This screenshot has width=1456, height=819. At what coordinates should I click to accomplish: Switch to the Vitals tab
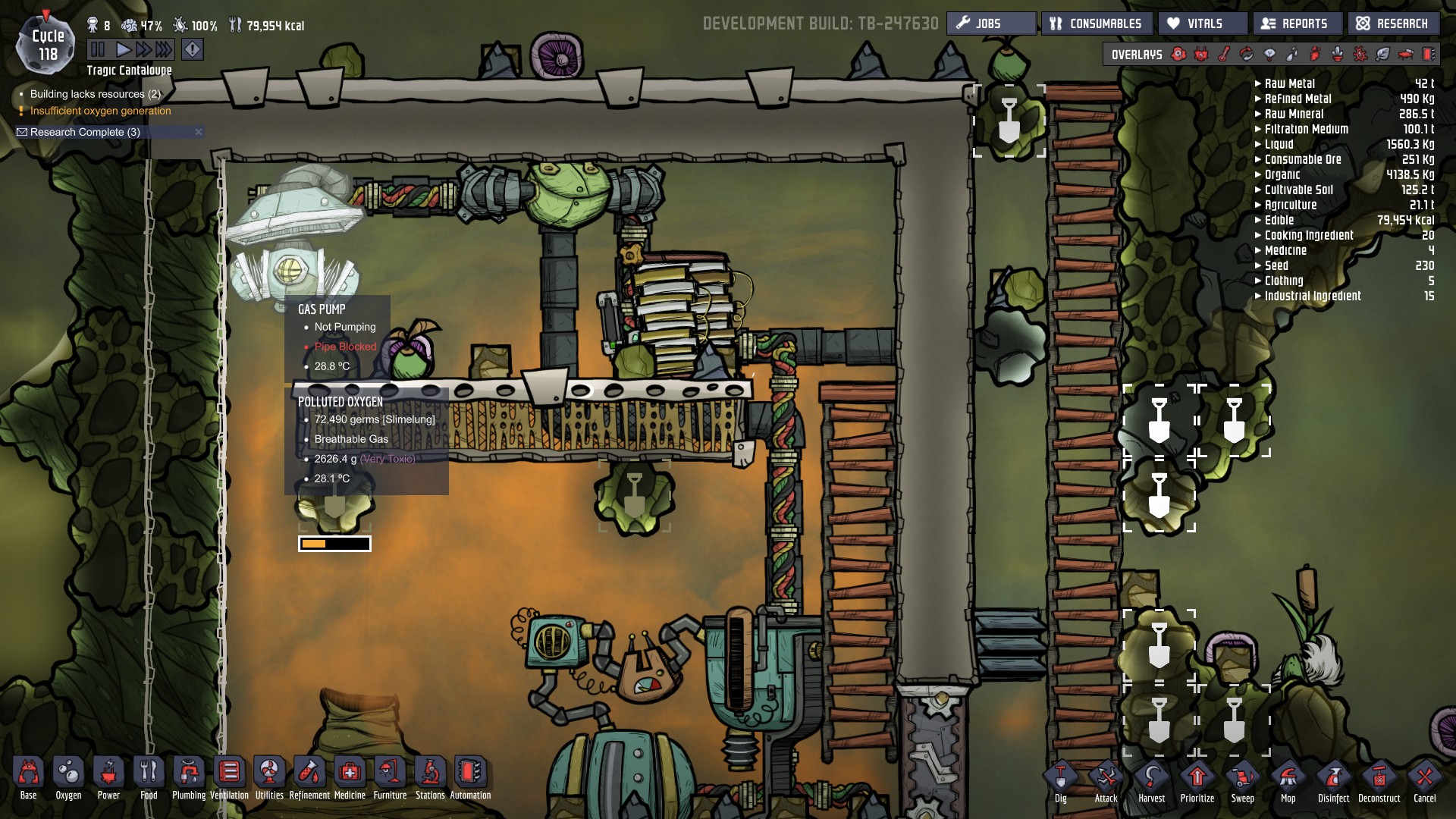(x=1203, y=23)
